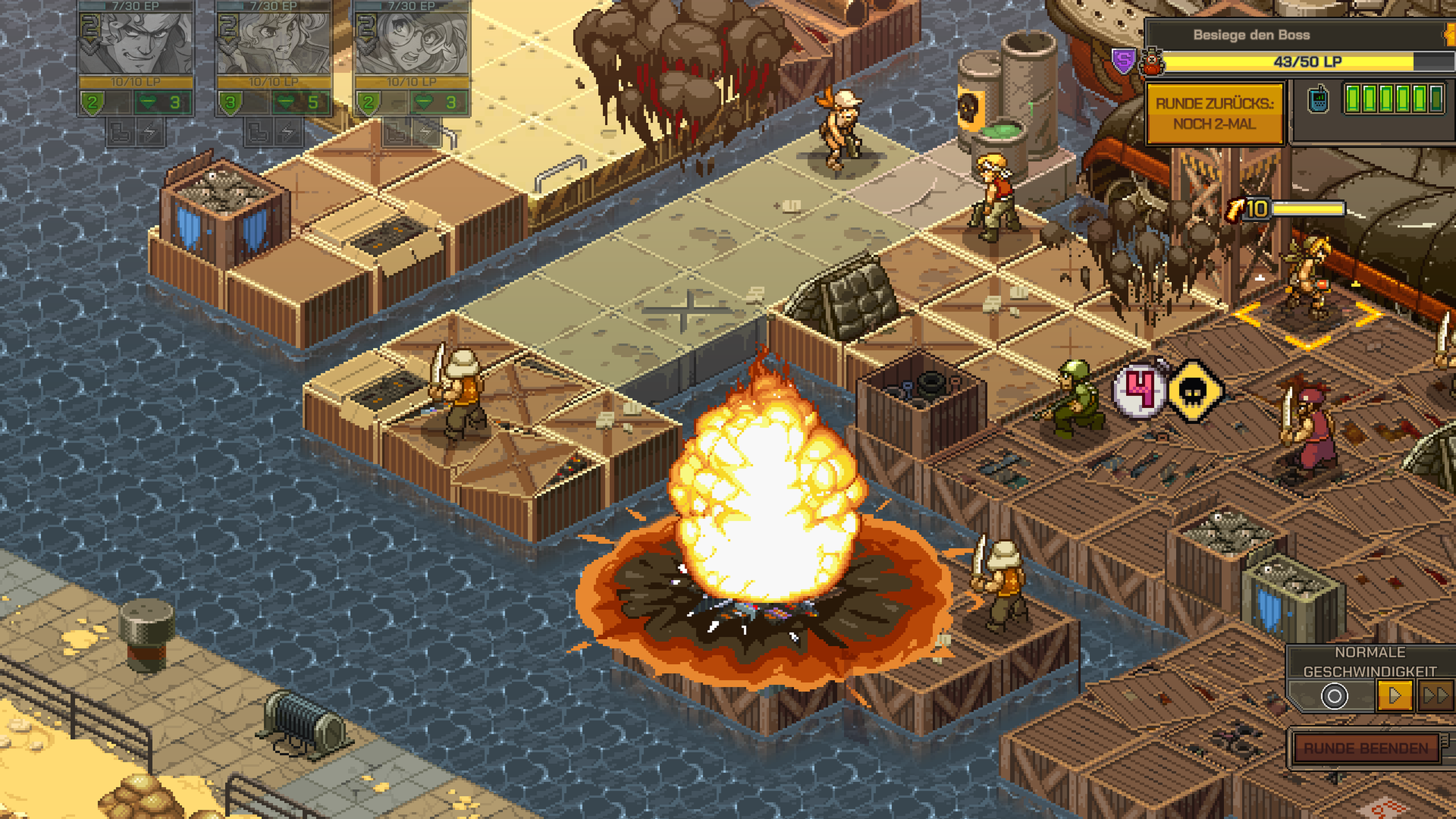End the turn with Runde Beenden
This screenshot has height=819, width=1456.
(1365, 748)
